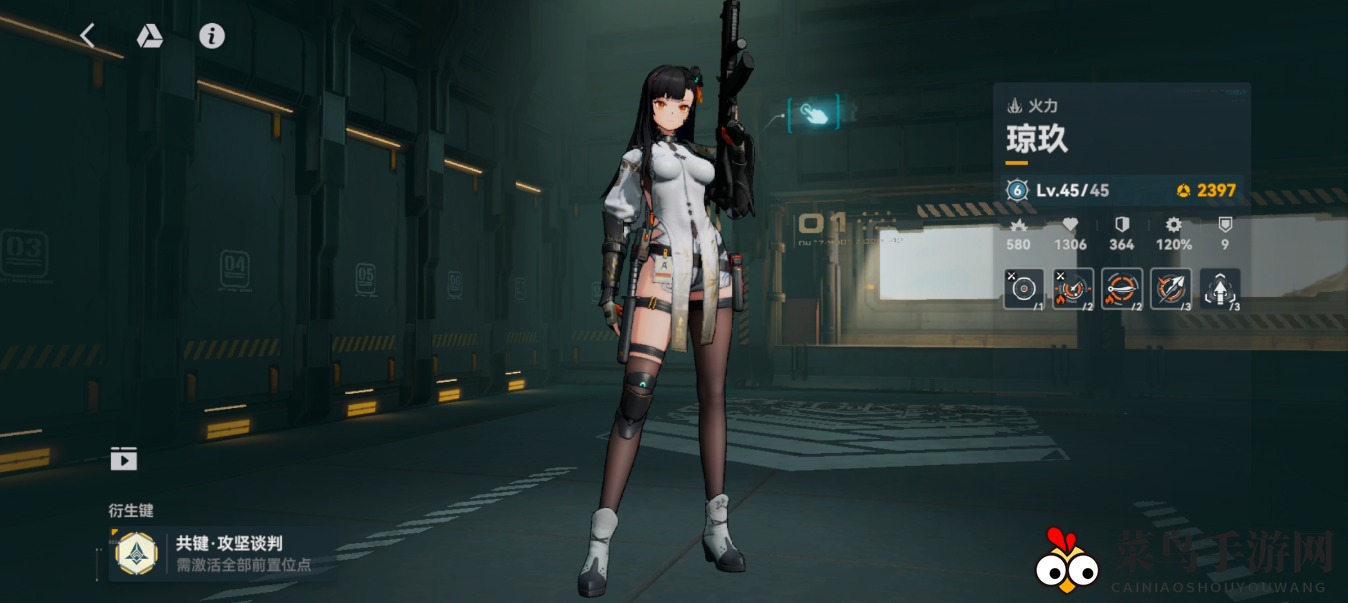Play the character video clip icon
This screenshot has height=603, width=1348.
pyautogui.click(x=124, y=459)
